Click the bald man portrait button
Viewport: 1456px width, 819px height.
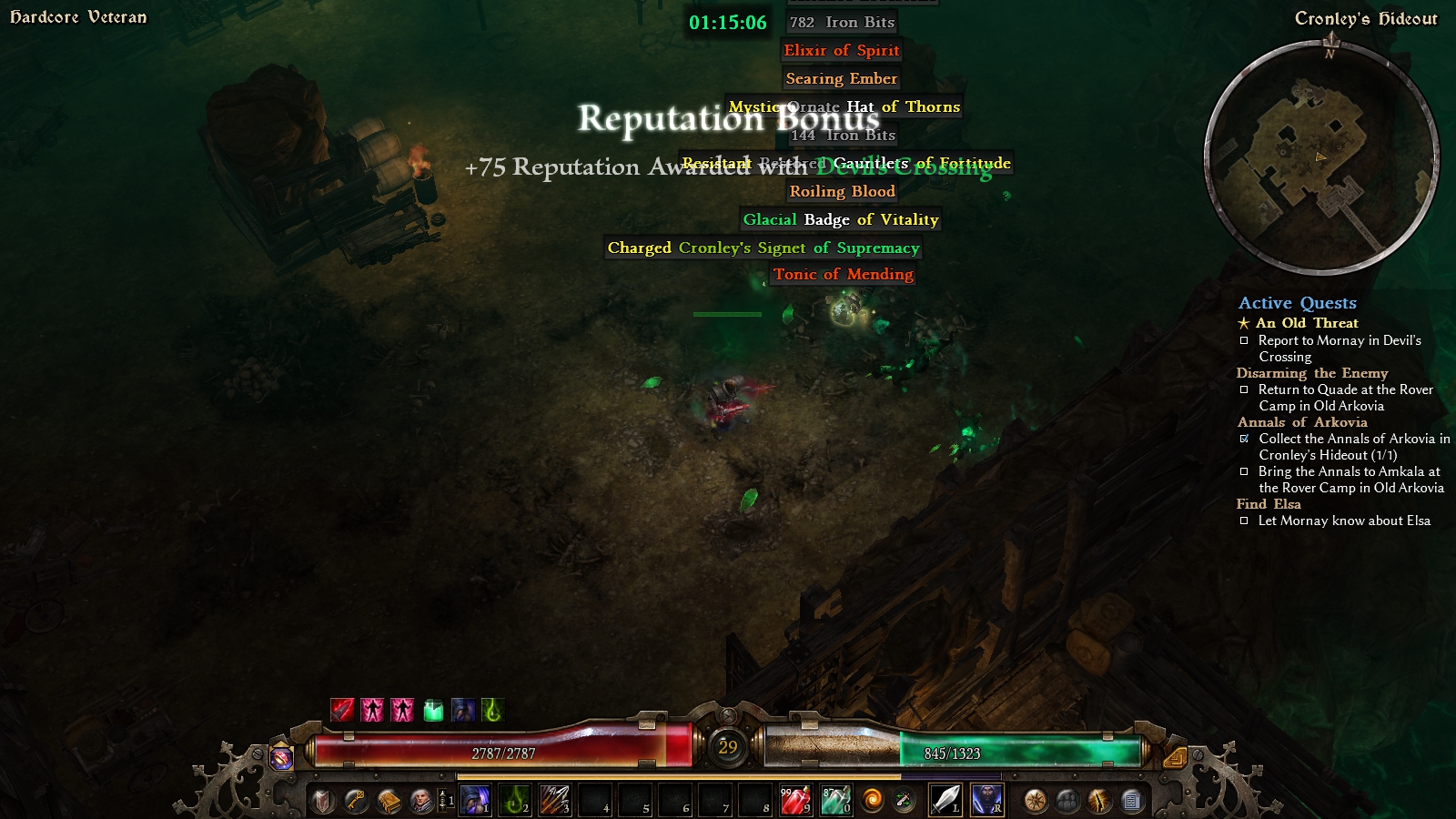click(x=421, y=801)
